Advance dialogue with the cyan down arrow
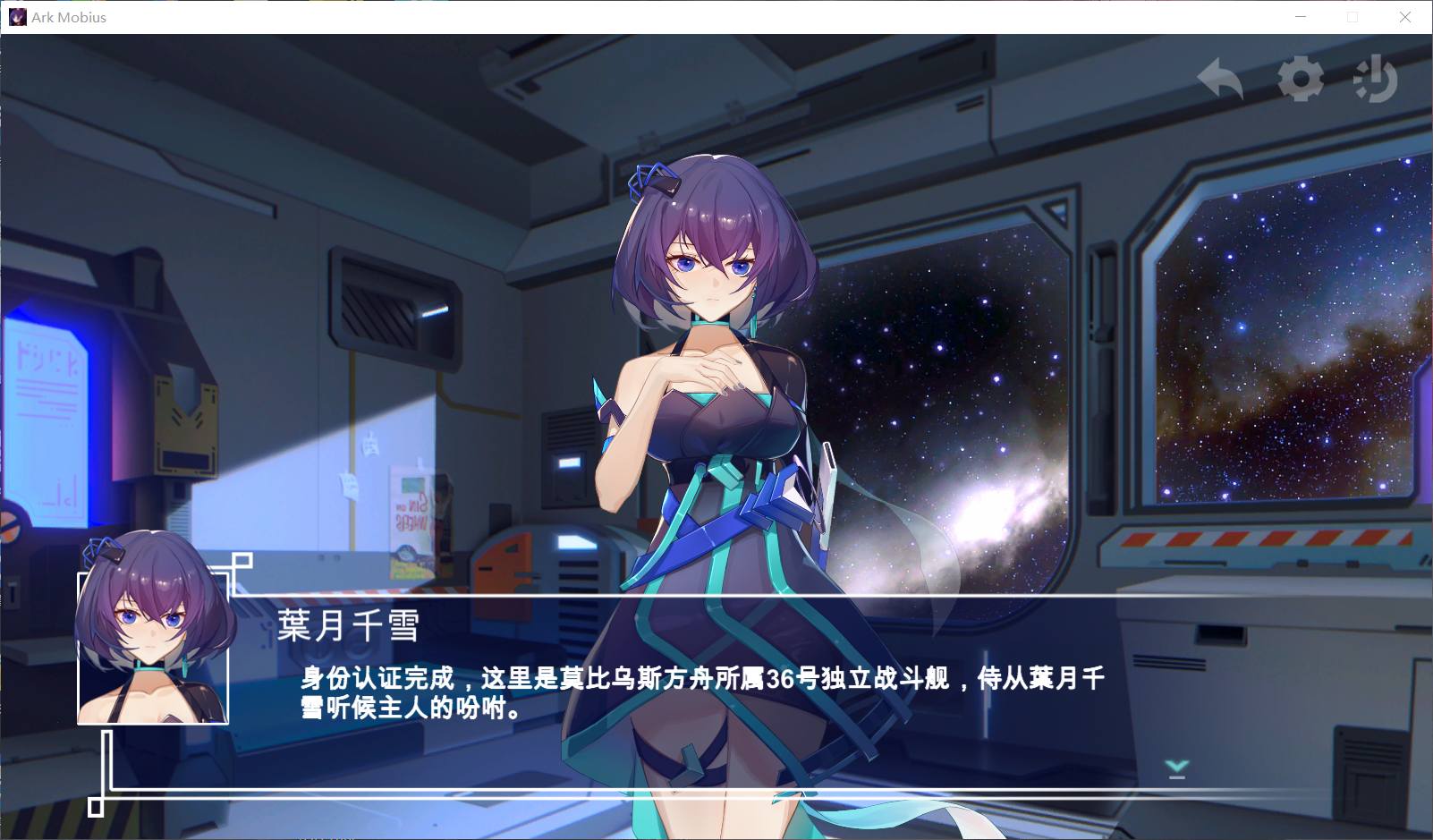This screenshot has height=840, width=1433. (x=1176, y=768)
